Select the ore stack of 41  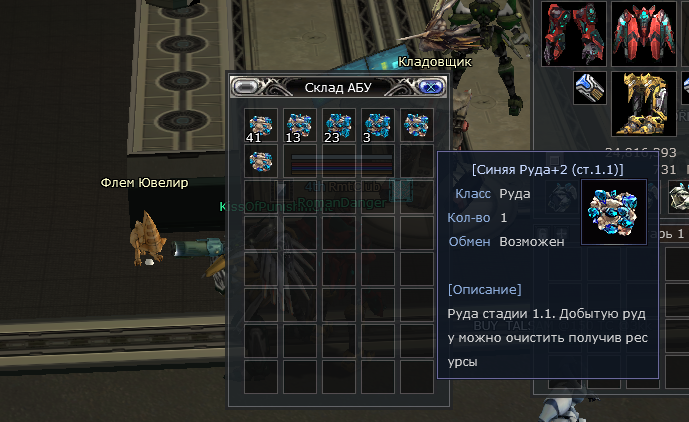point(260,125)
